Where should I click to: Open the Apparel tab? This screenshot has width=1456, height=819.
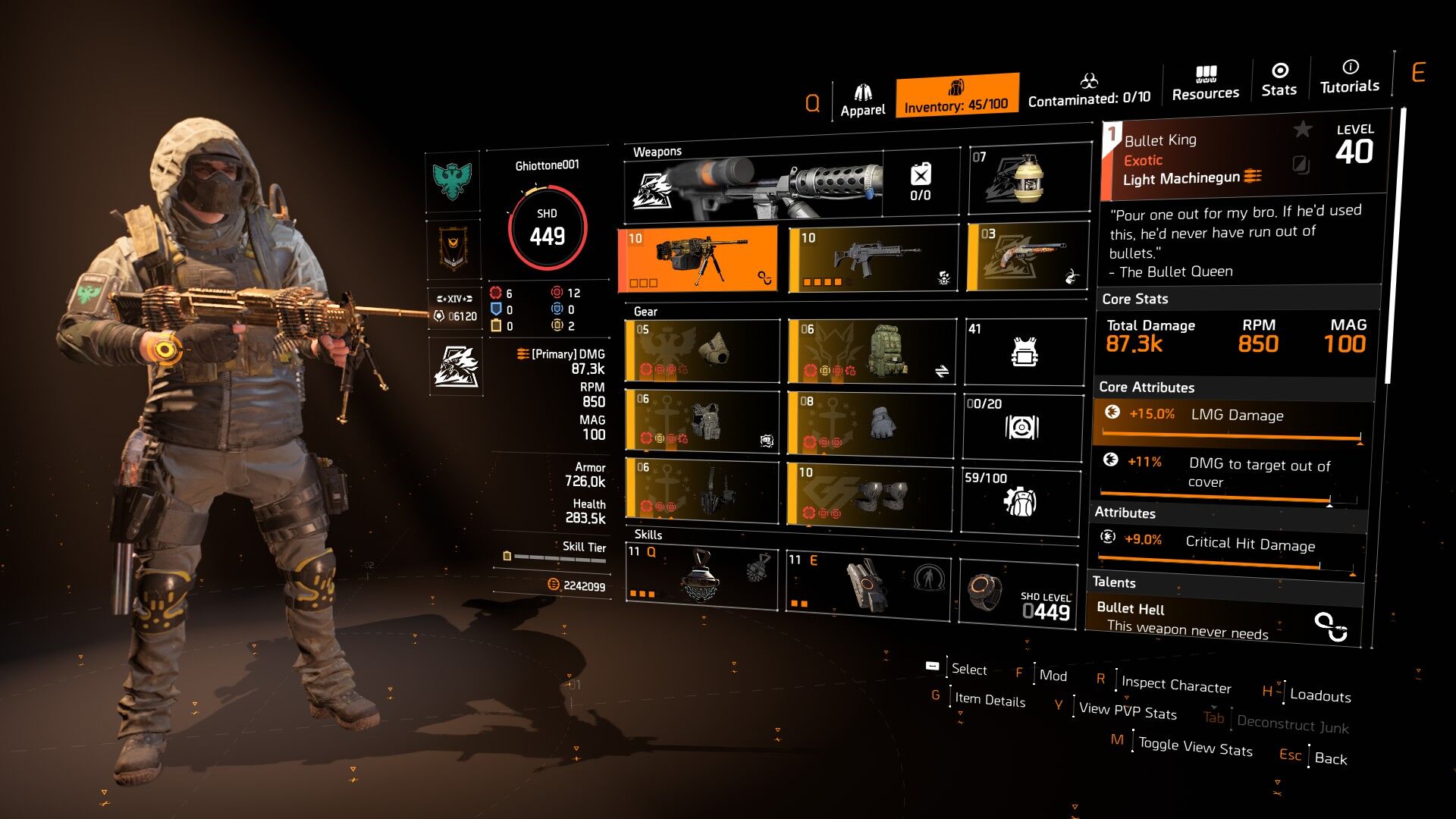pyautogui.click(x=862, y=101)
